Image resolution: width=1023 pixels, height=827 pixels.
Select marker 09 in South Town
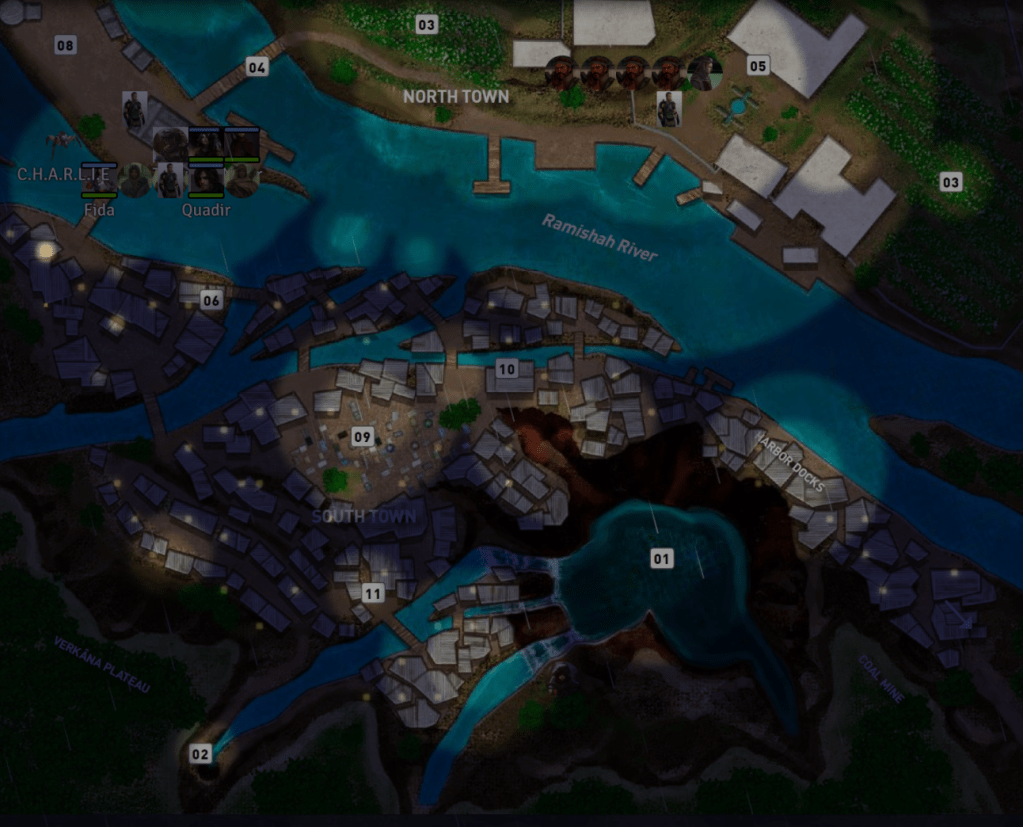point(362,436)
